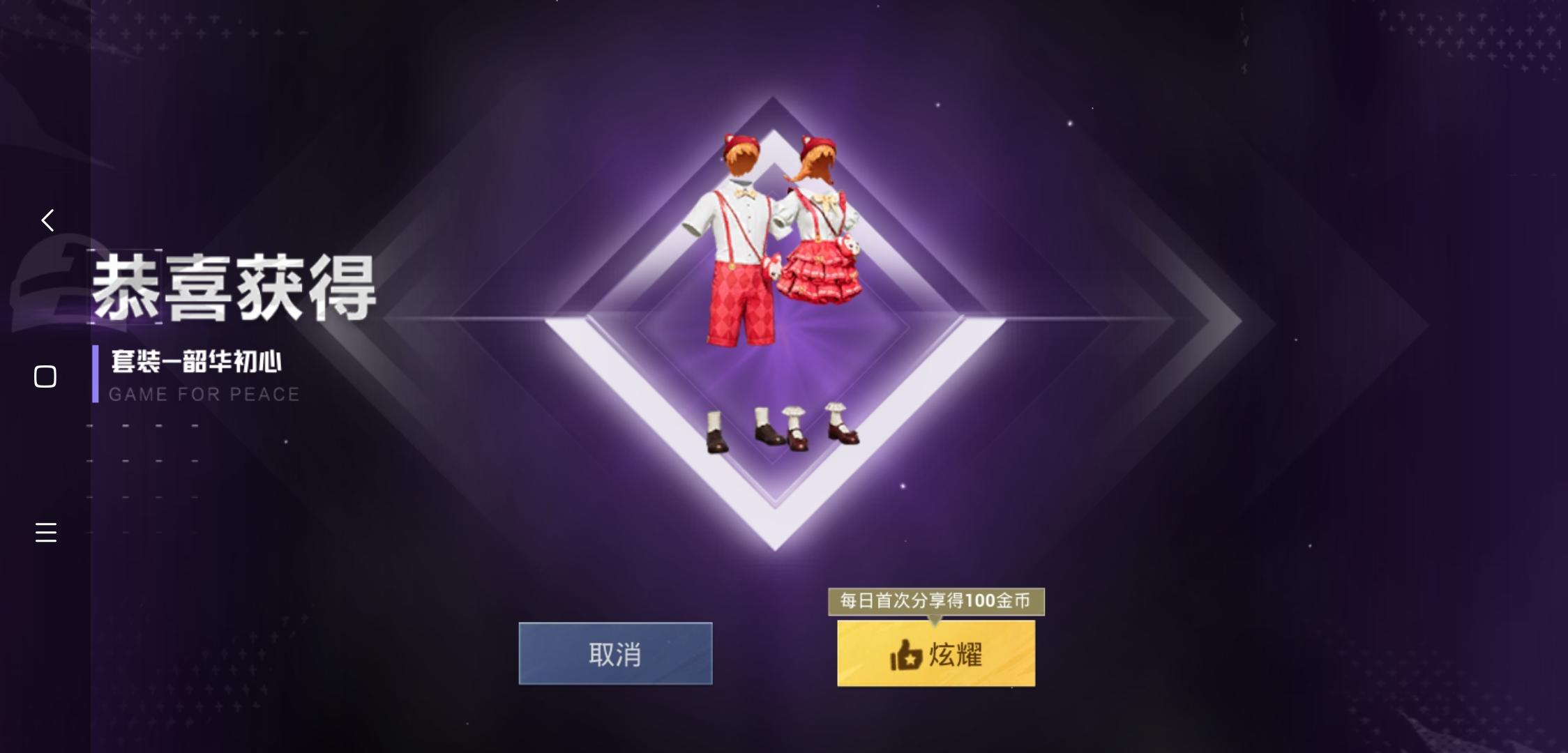Click the back arrow to exit reward screen
Screen dimensions: 1568x753
coord(46,220)
